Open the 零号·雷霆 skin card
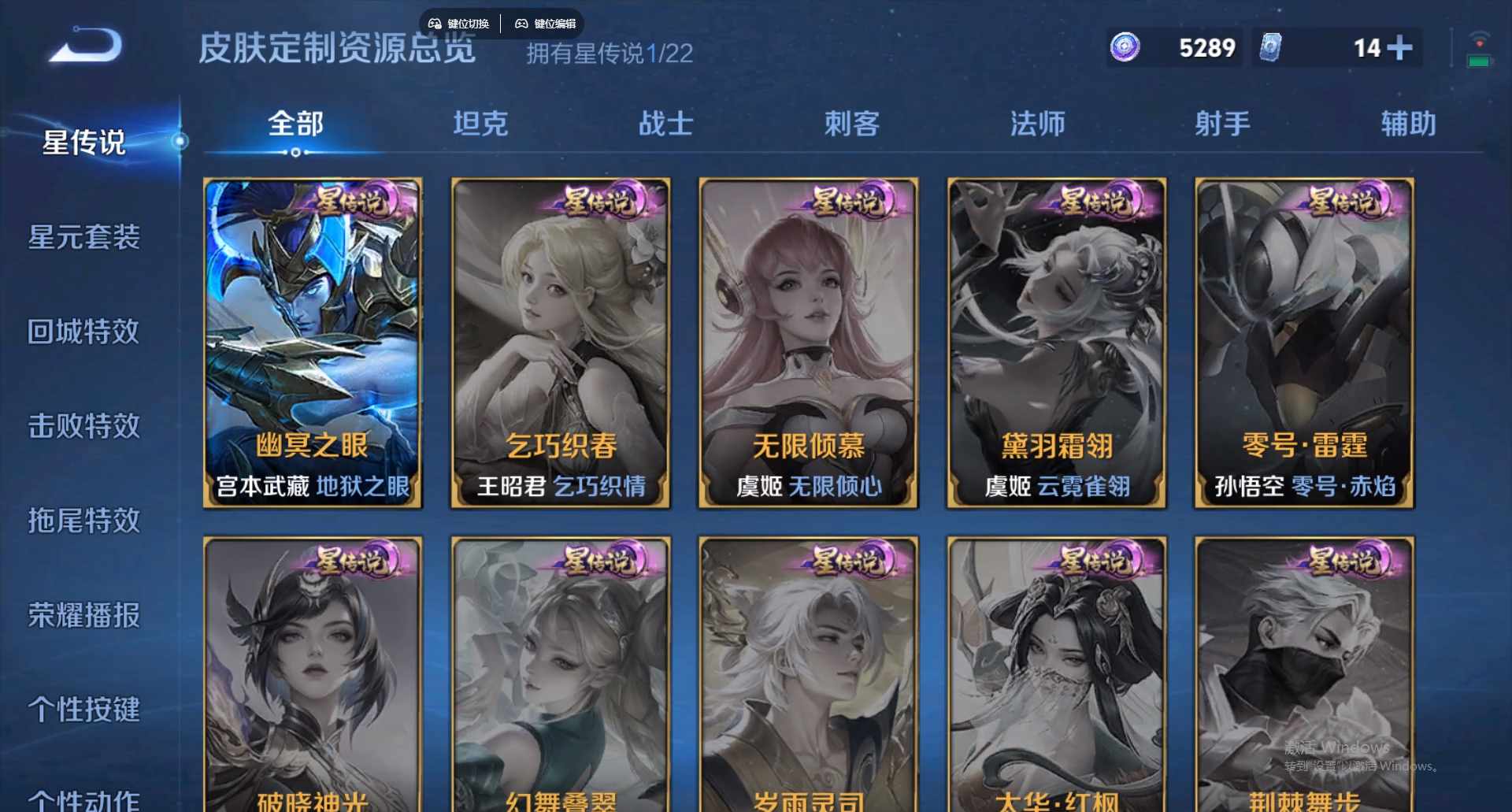The height and width of the screenshot is (812, 1512). coord(1303,343)
